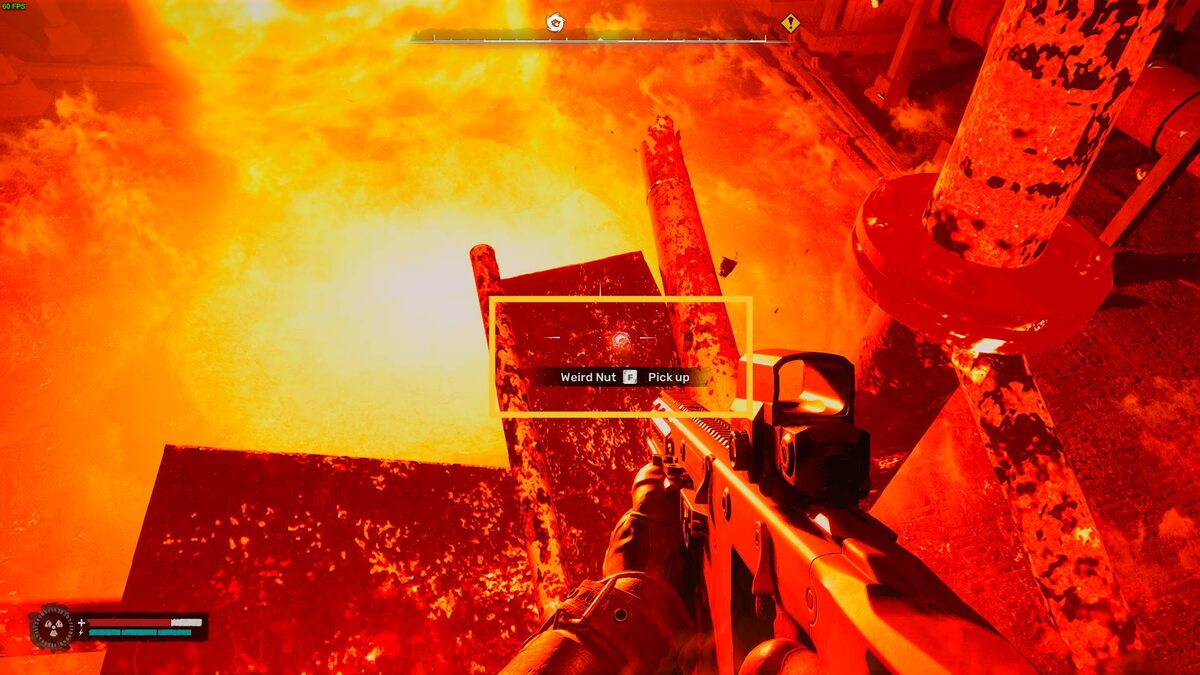Click the compass heading bar
This screenshot has height=675, width=1200.
tap(600, 39)
